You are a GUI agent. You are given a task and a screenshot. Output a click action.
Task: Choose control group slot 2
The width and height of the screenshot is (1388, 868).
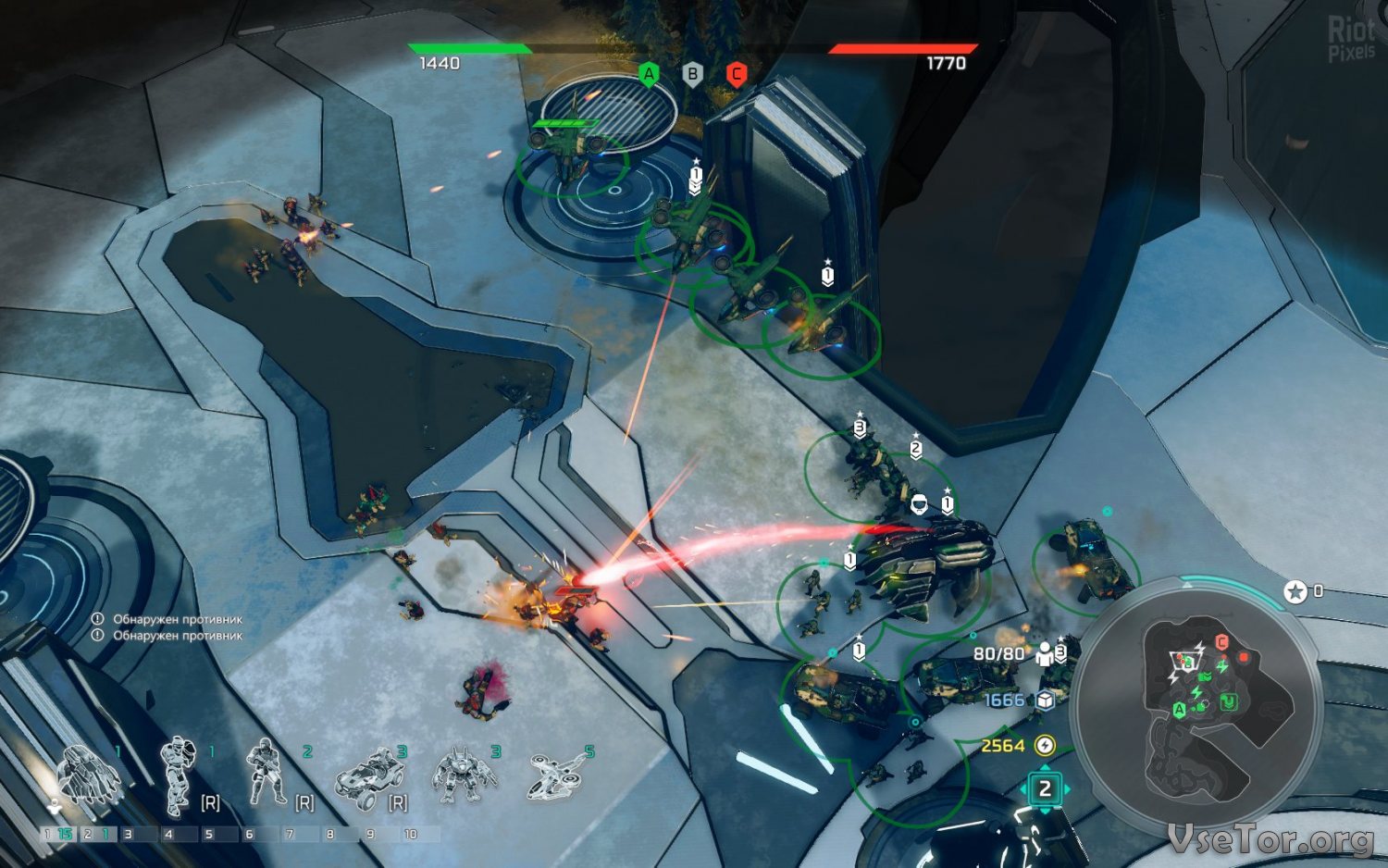pyautogui.click(x=98, y=834)
